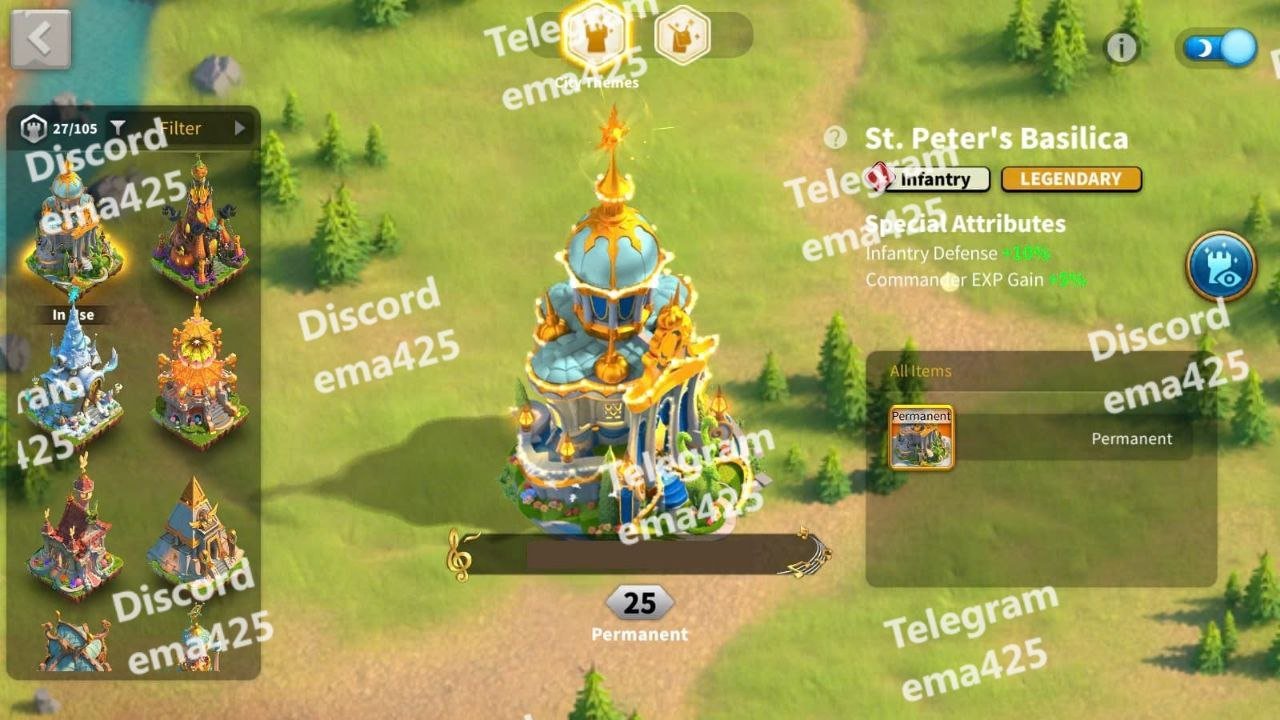Screen dimensions: 1280x720
Task: Choose the dark volcanic tower theme
Action: pyautogui.click(x=199, y=230)
